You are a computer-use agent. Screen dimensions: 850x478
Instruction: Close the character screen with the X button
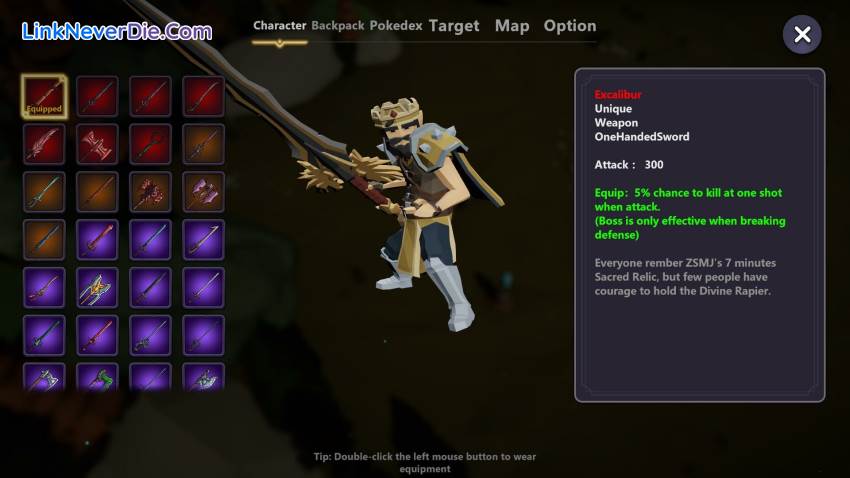click(802, 35)
